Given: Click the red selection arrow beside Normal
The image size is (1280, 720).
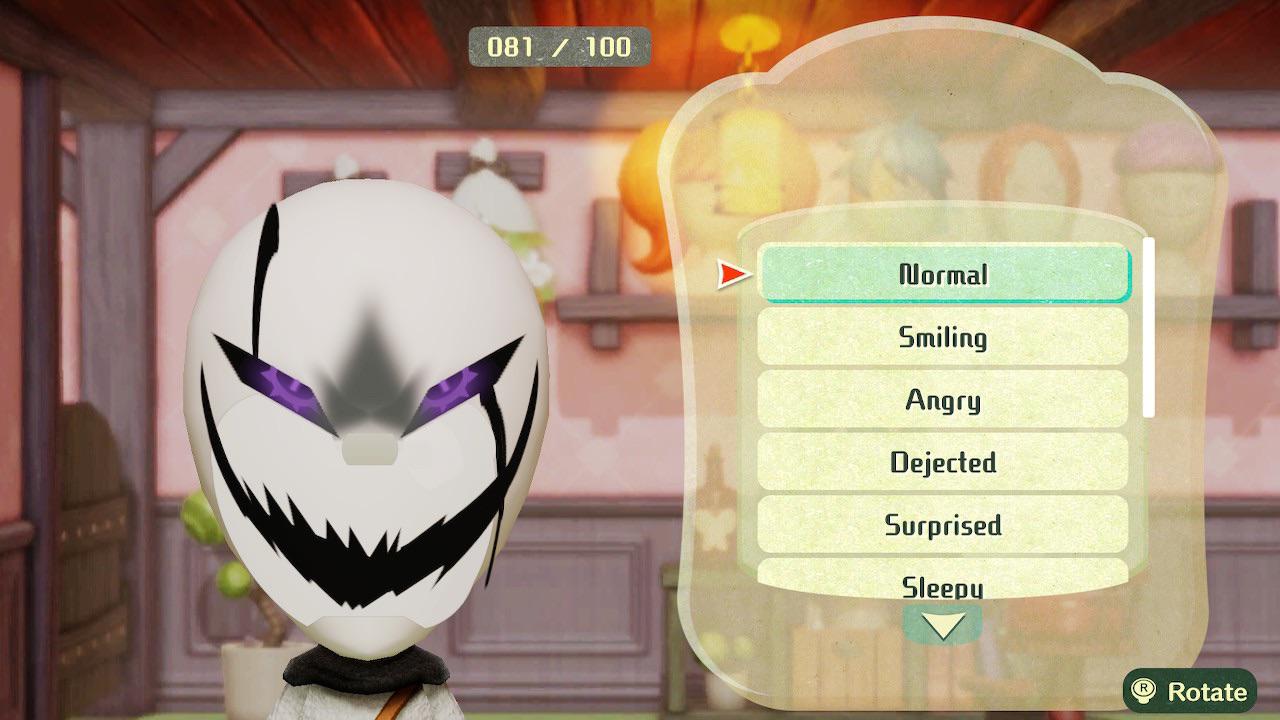Looking at the screenshot, I should 730,271.
